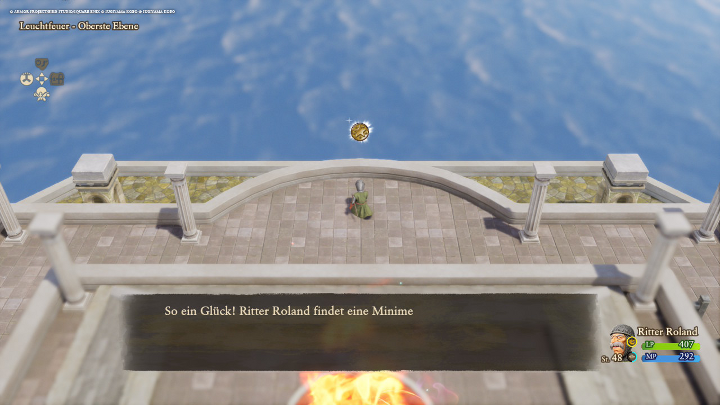This screenshot has height=405, width=720.
Task: Choose the dark shield-shaped shortcut icon
Action: pos(42,64)
